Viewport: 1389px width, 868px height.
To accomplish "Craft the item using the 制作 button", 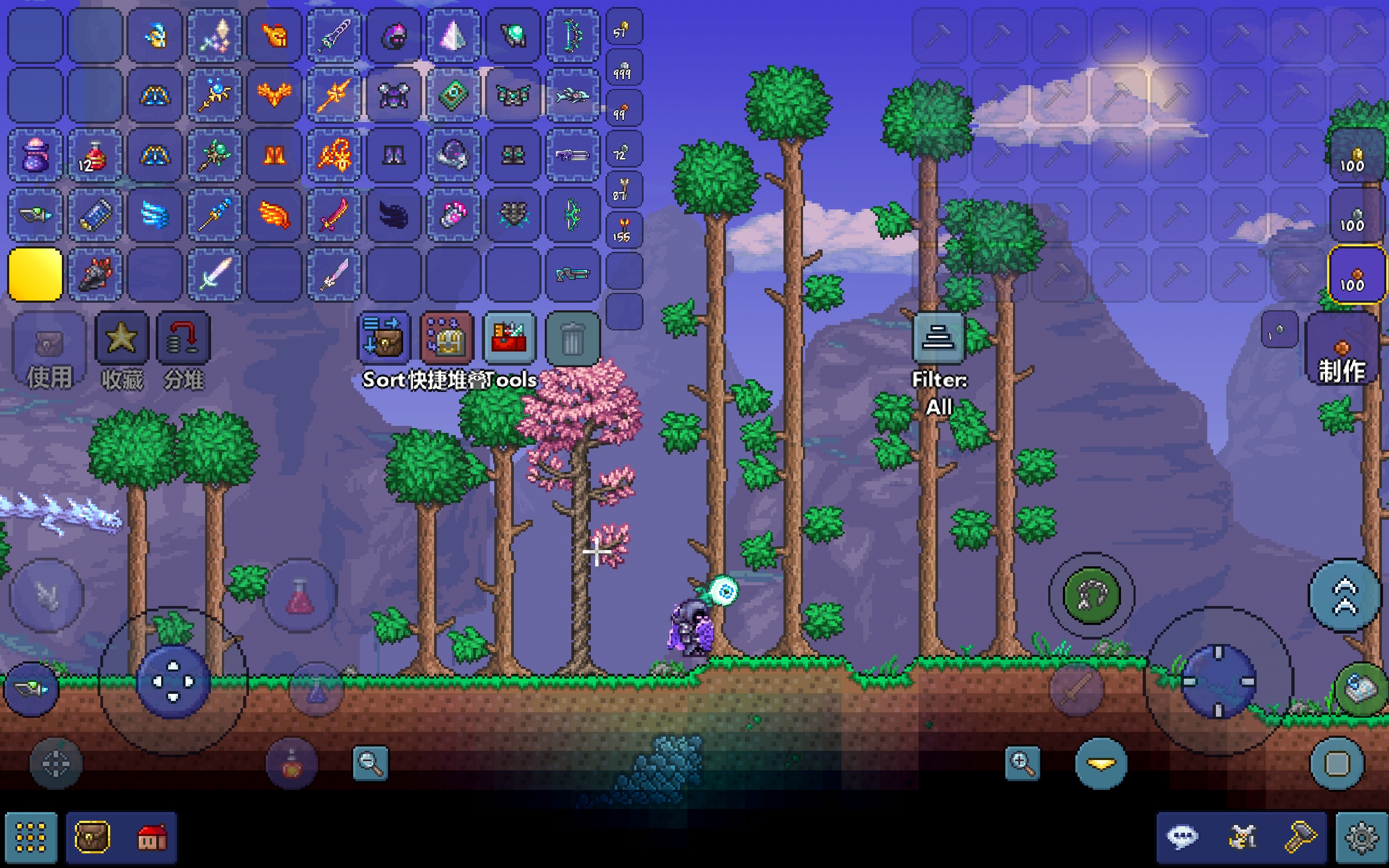I will [x=1341, y=350].
